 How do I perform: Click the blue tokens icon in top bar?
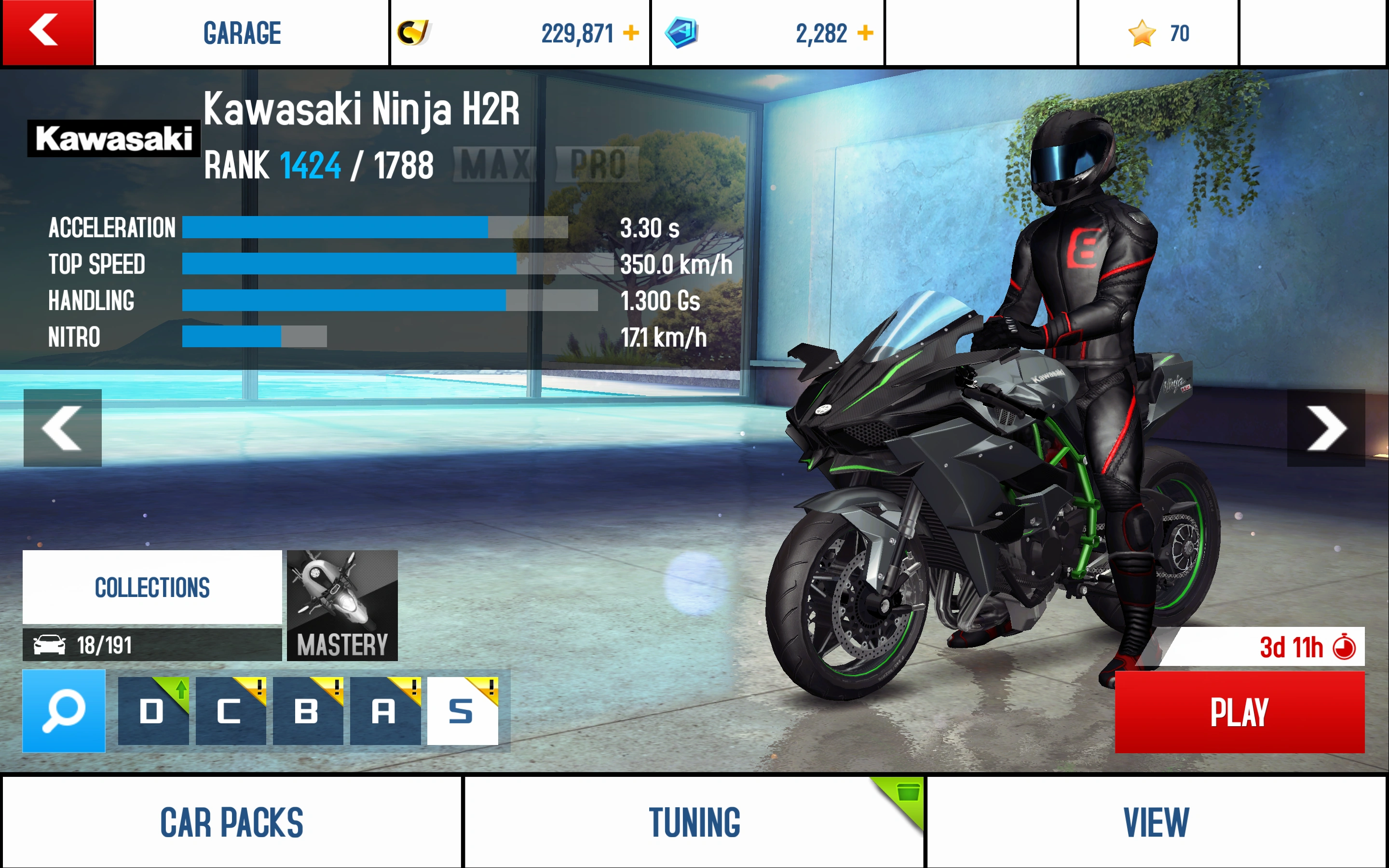click(x=682, y=33)
